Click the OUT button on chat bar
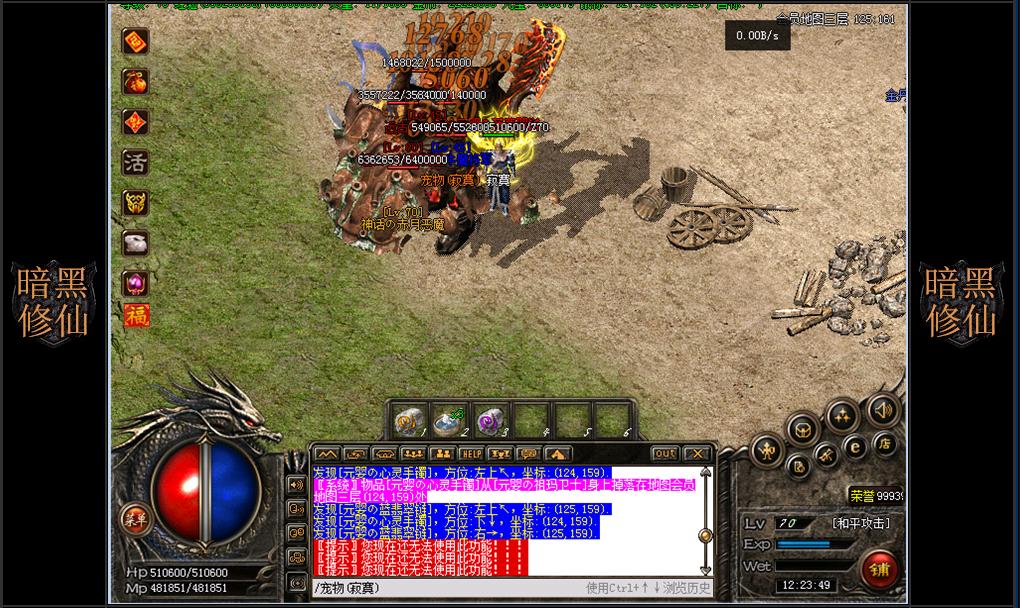The height and width of the screenshot is (608, 1020). click(665, 454)
